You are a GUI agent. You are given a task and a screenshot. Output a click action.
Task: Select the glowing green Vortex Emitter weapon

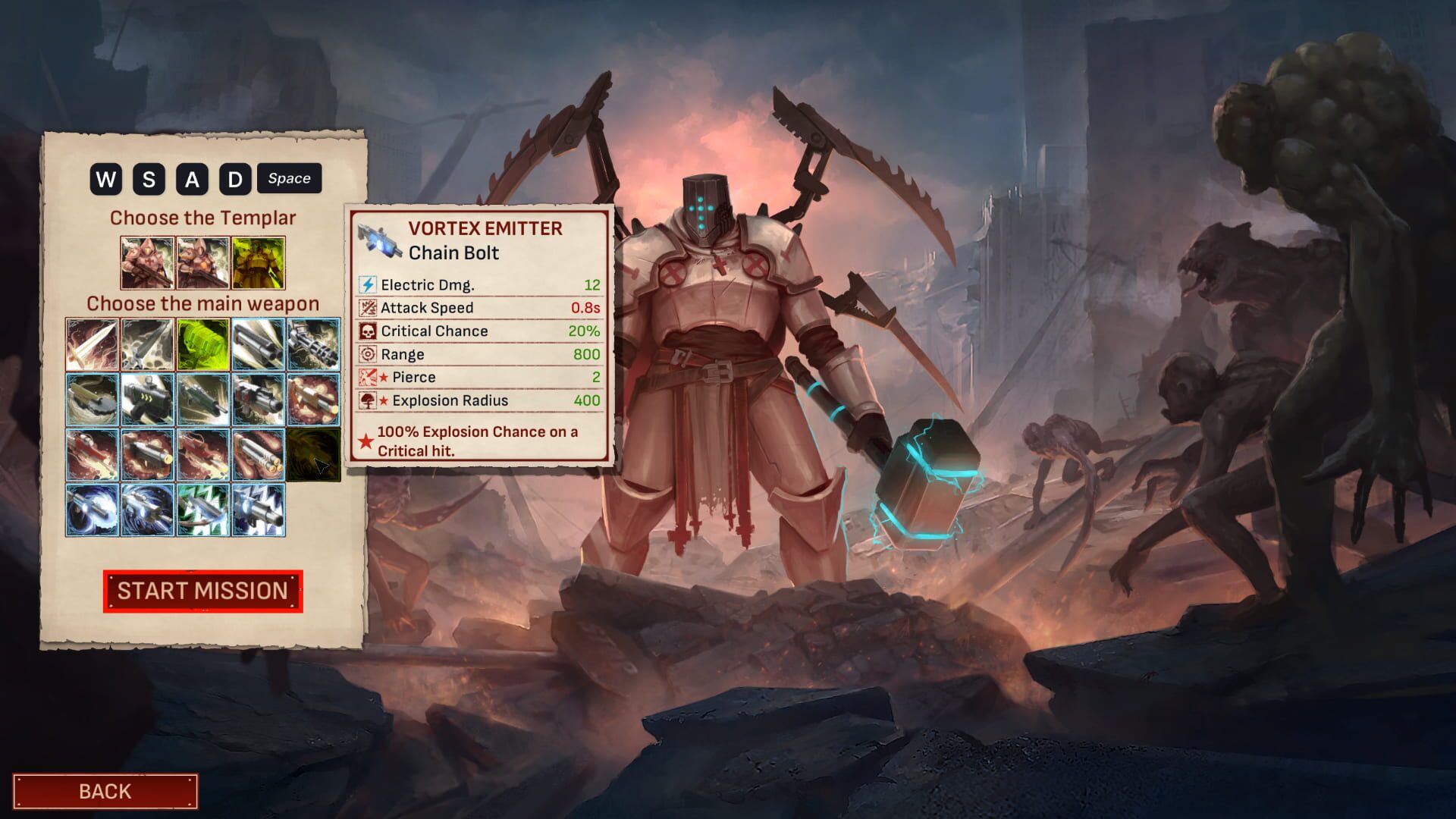[203, 345]
